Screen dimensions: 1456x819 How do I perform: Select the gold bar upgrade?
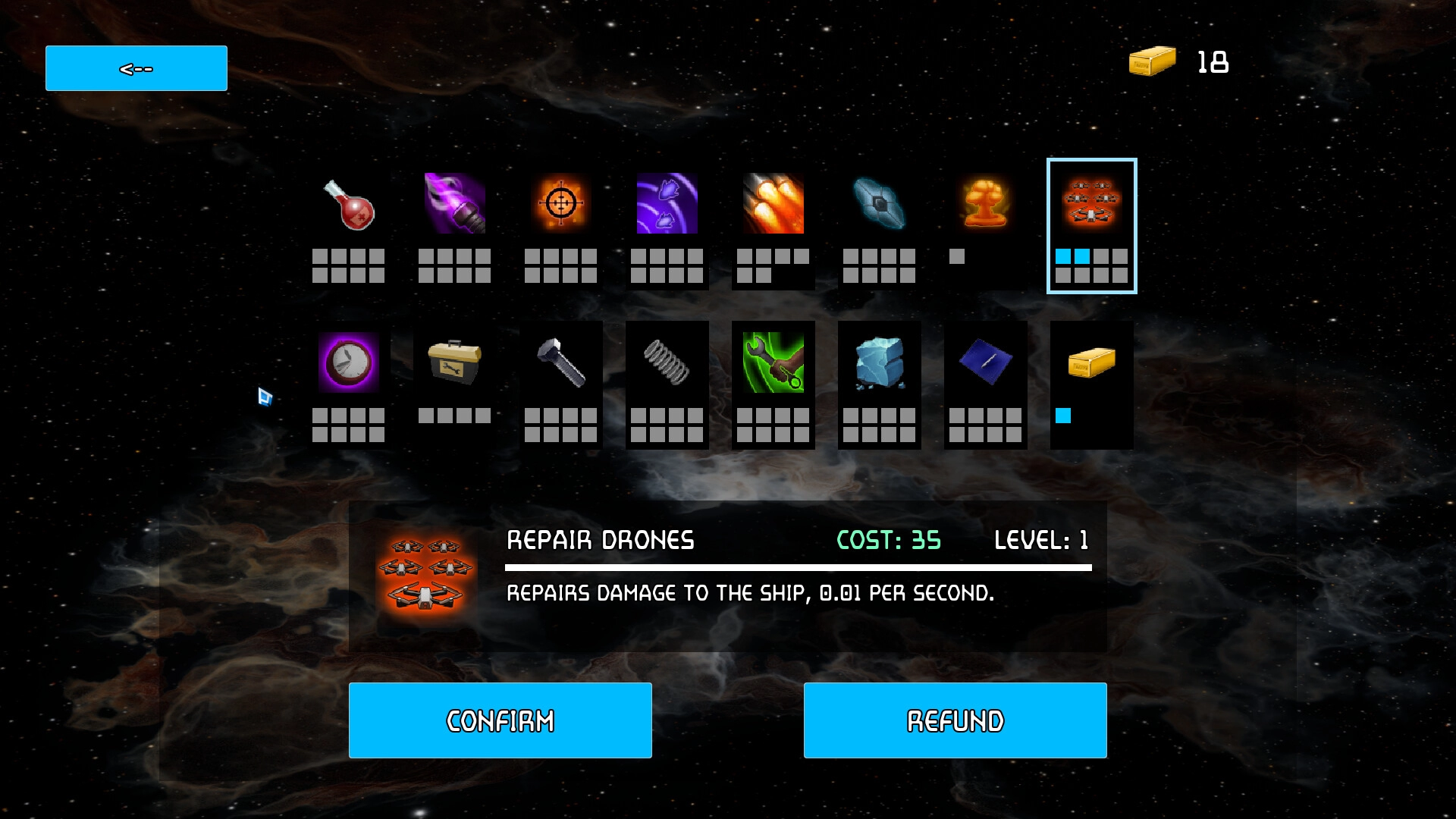point(1092,362)
